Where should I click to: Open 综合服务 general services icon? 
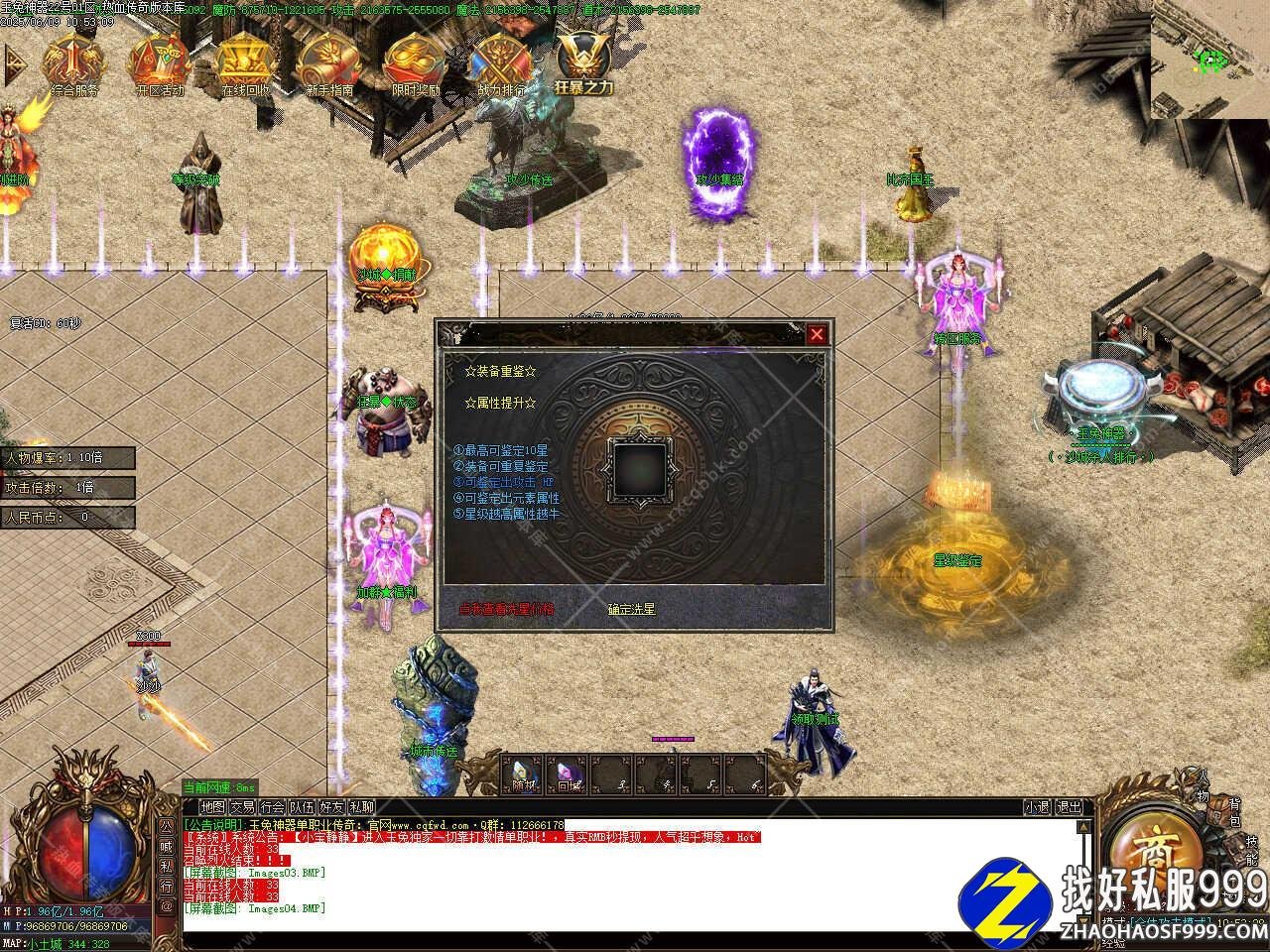(72, 65)
